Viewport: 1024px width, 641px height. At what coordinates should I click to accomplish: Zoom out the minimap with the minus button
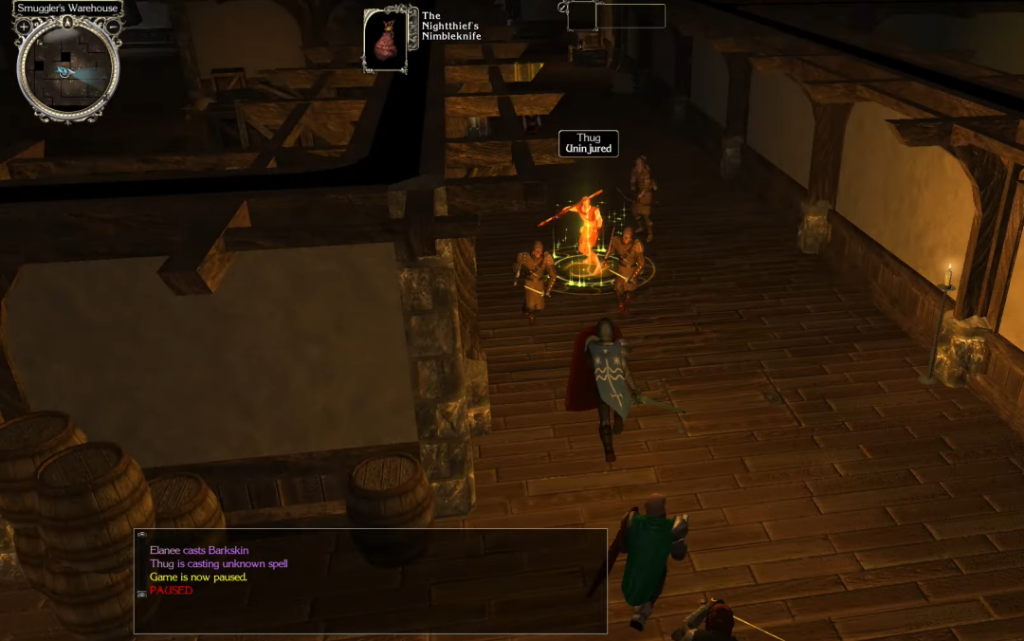[x=113, y=26]
